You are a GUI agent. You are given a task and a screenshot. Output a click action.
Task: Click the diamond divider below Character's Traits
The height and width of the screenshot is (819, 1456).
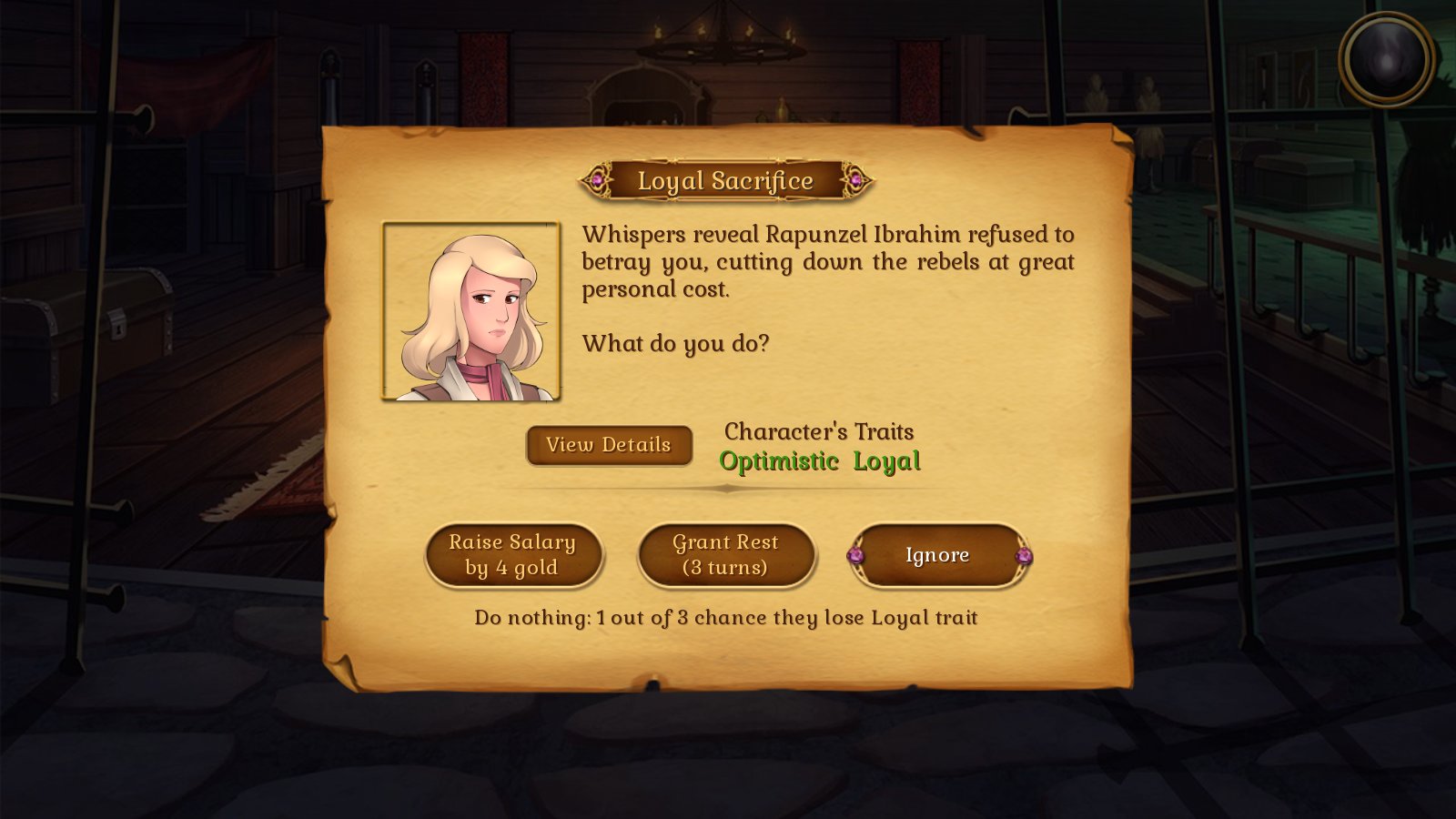727,489
